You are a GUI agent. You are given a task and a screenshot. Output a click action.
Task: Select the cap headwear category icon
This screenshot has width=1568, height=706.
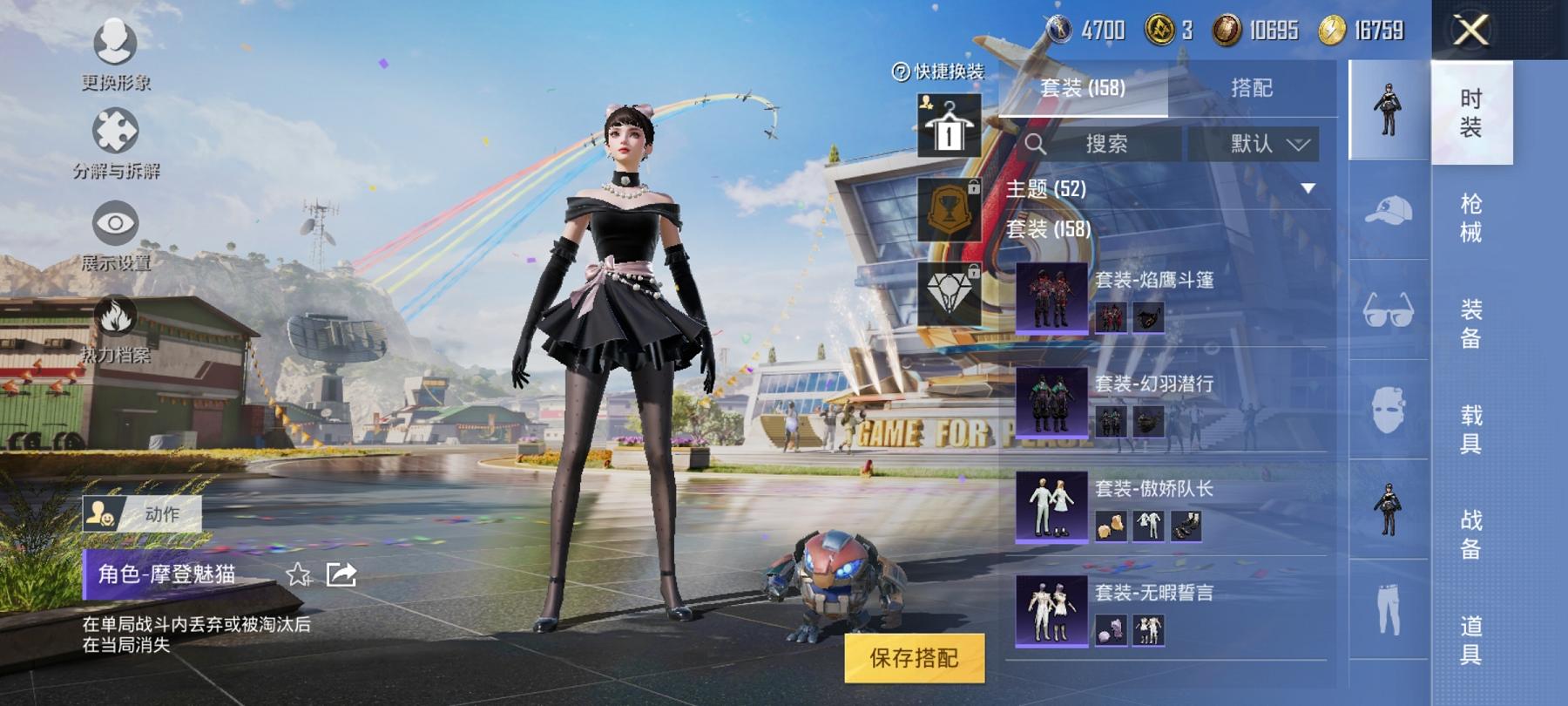point(1389,208)
